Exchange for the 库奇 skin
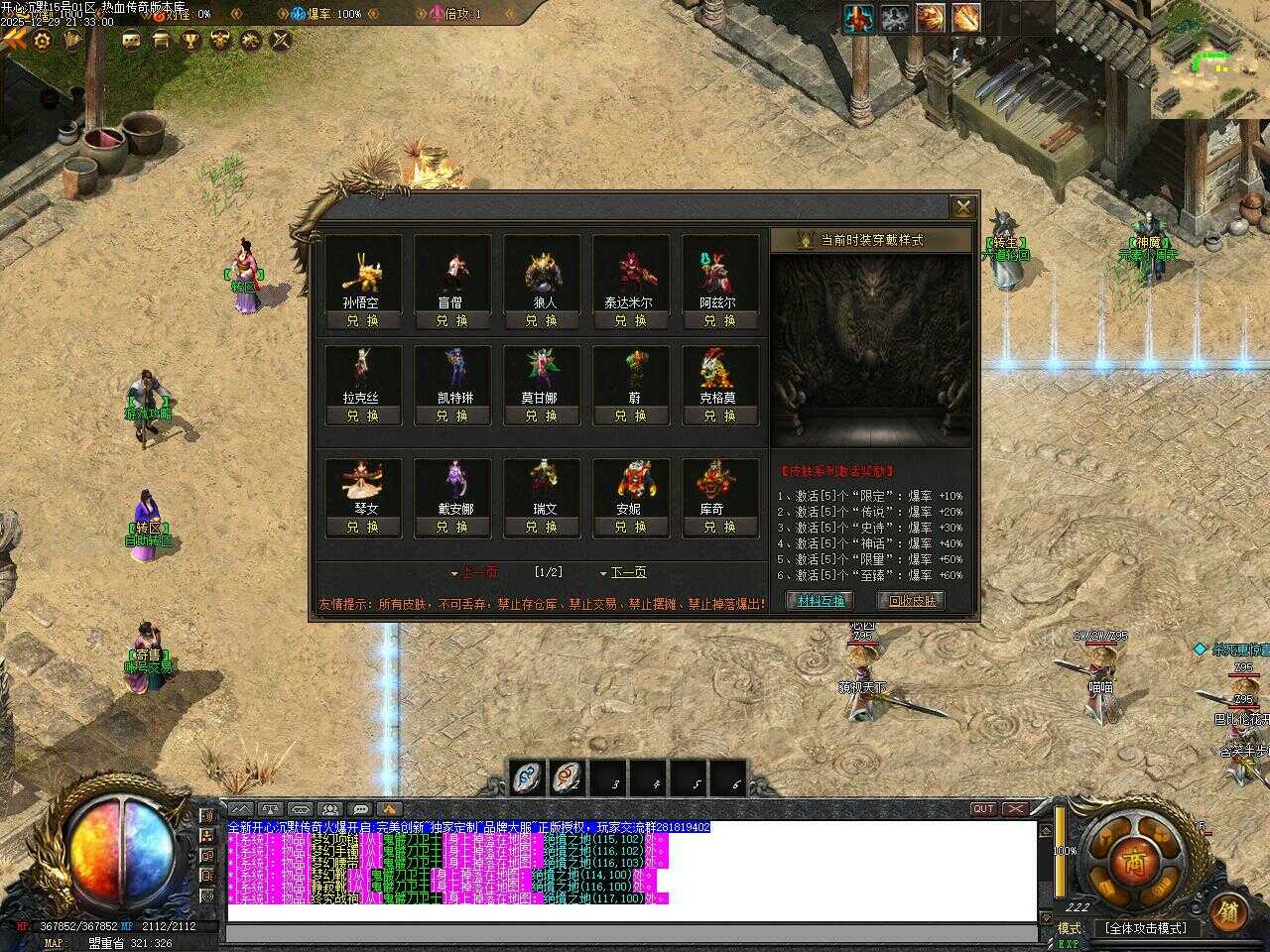This screenshot has width=1270, height=952. pyautogui.click(x=719, y=527)
